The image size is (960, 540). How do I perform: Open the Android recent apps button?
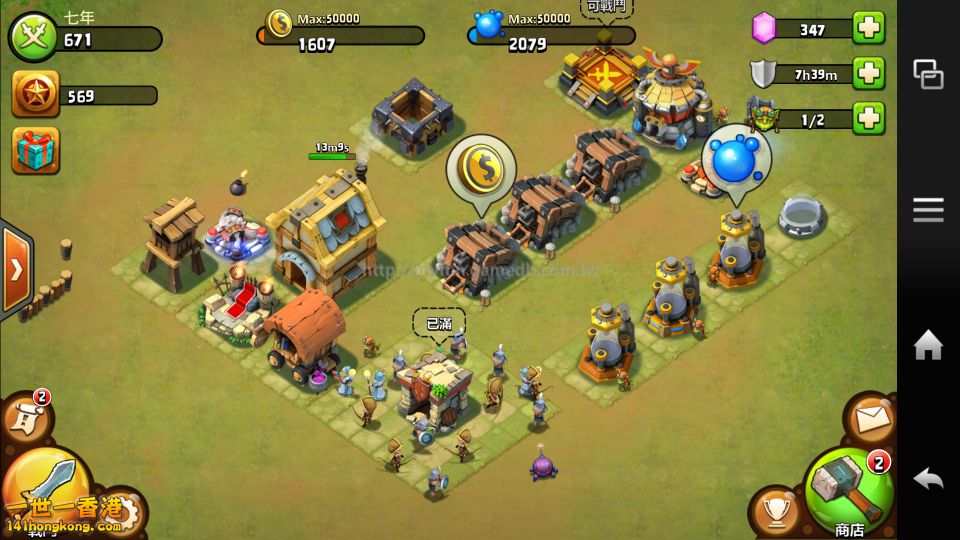(928, 74)
